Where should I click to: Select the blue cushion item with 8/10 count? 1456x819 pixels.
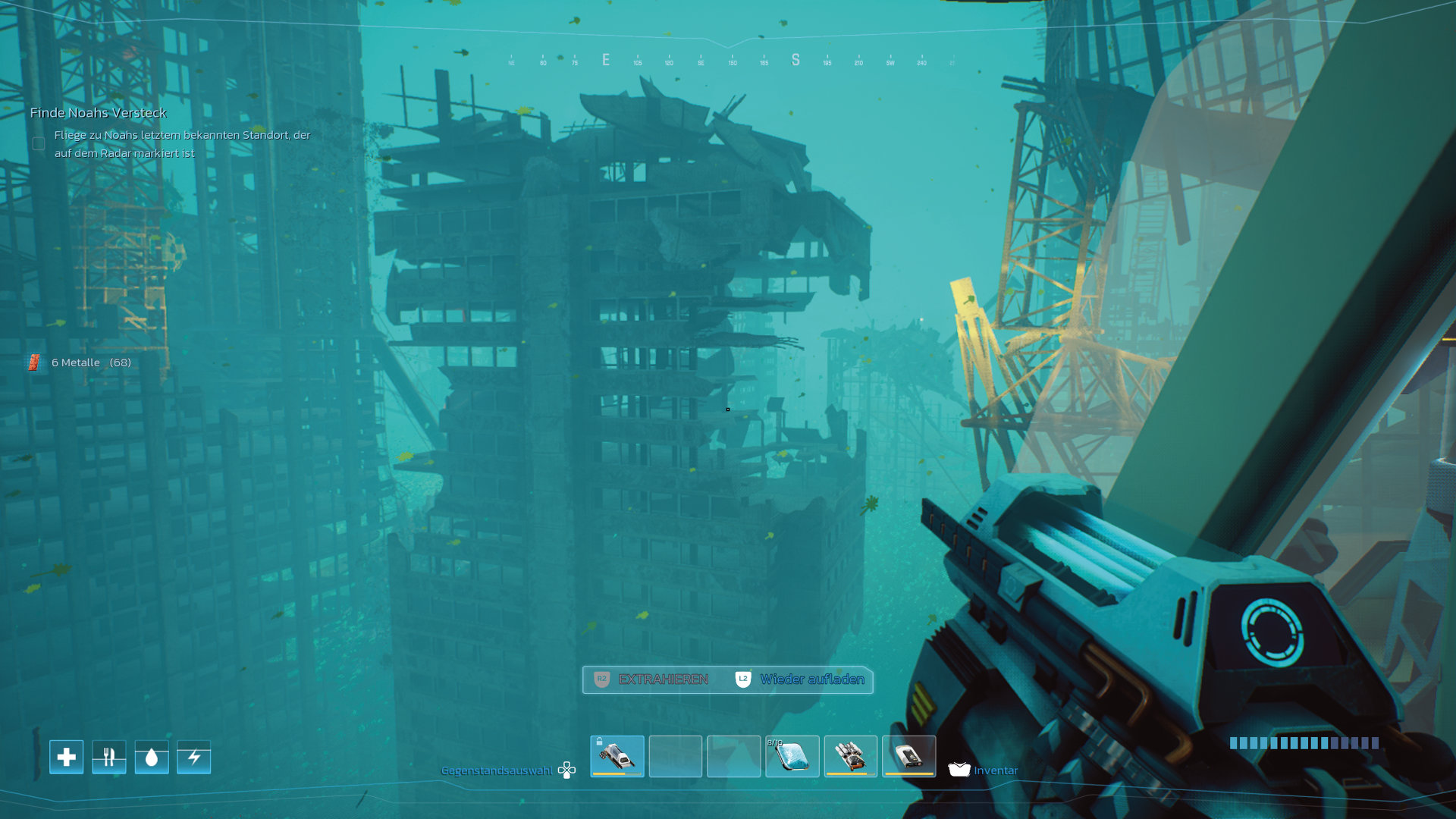[792, 756]
